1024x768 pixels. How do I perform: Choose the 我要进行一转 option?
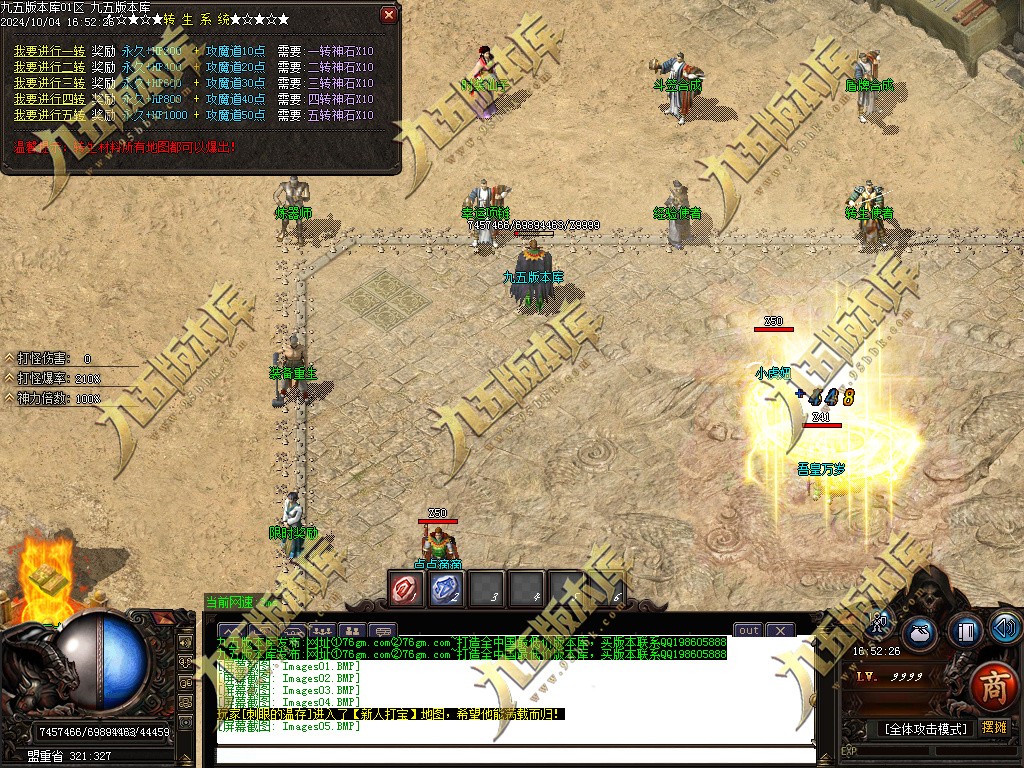(49, 51)
